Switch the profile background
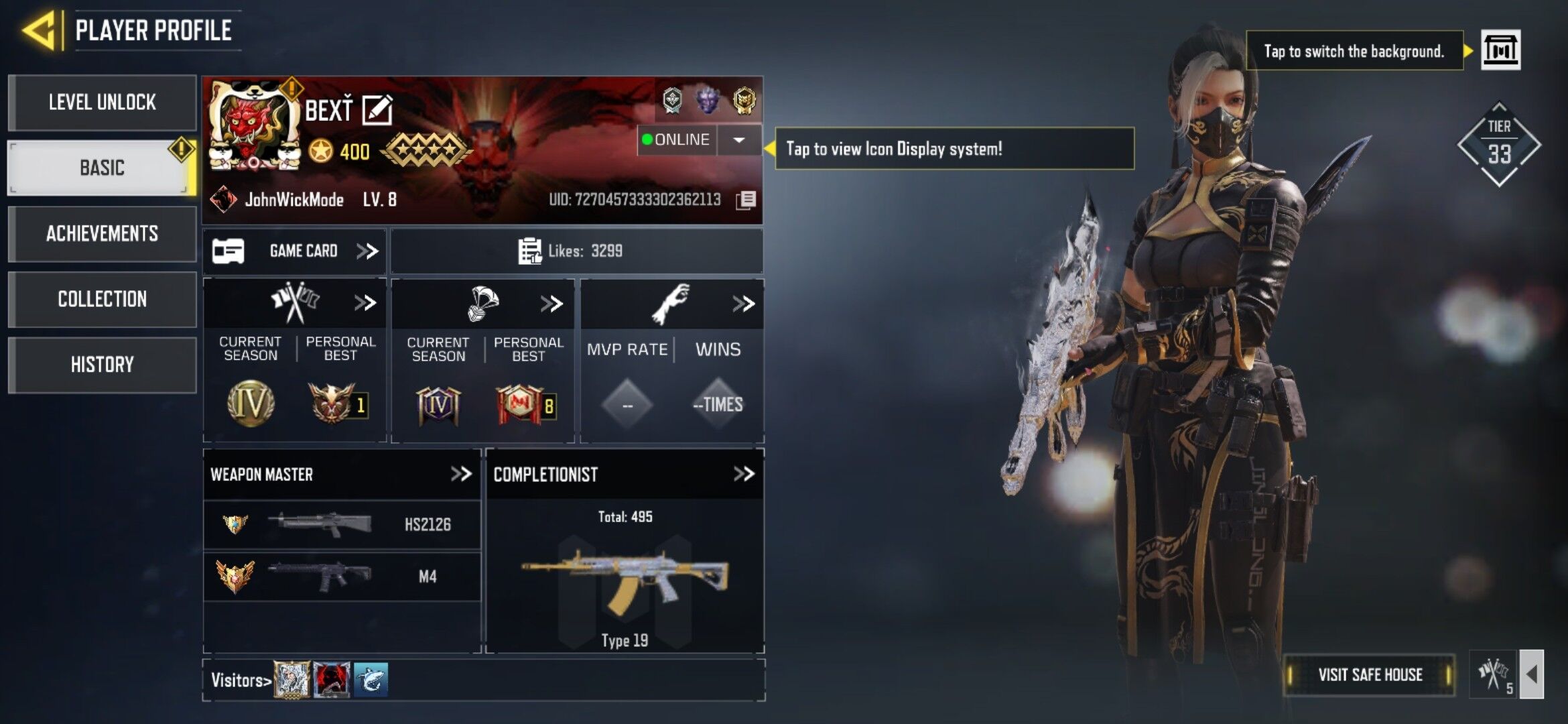The height and width of the screenshot is (724, 1568). pyautogui.click(x=1500, y=50)
